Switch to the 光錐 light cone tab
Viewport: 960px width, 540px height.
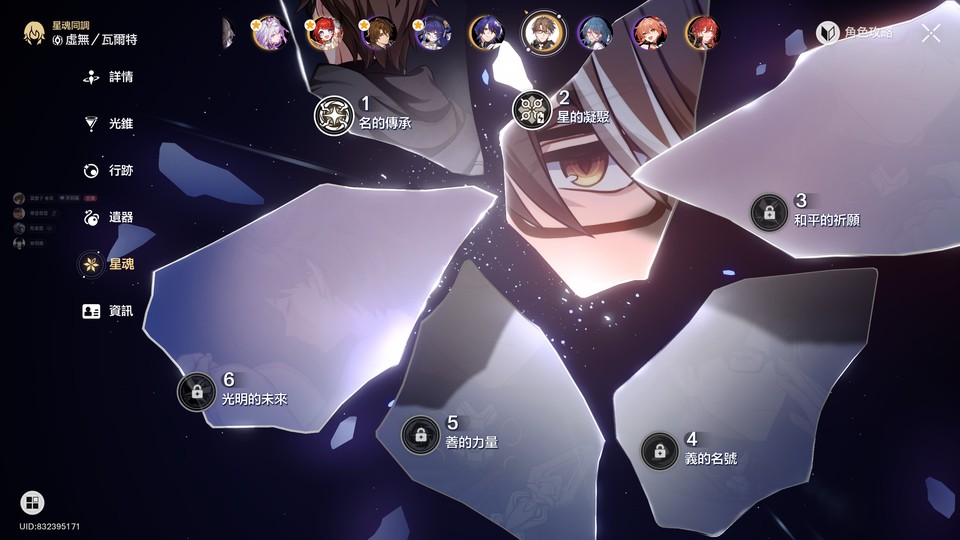pyautogui.click(x=109, y=124)
